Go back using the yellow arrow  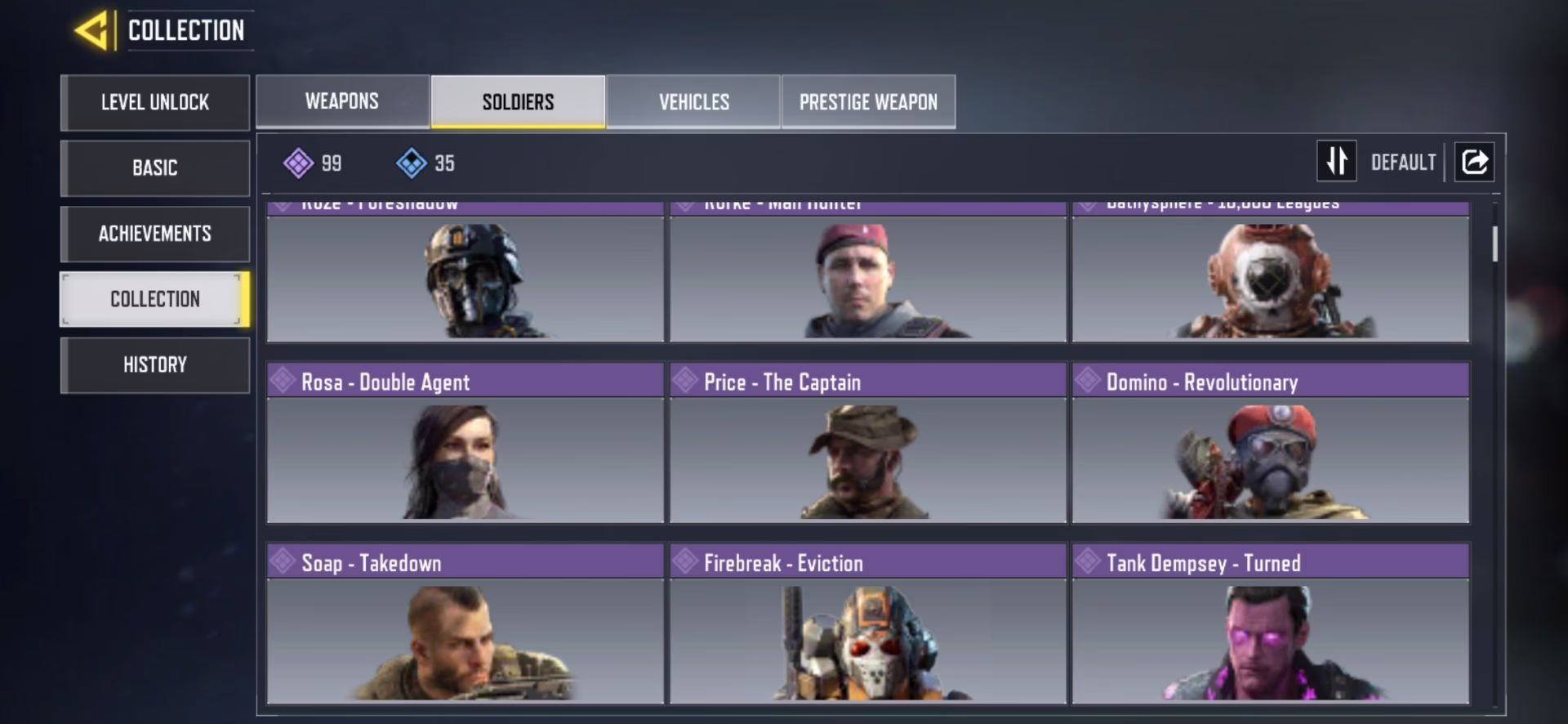91,31
